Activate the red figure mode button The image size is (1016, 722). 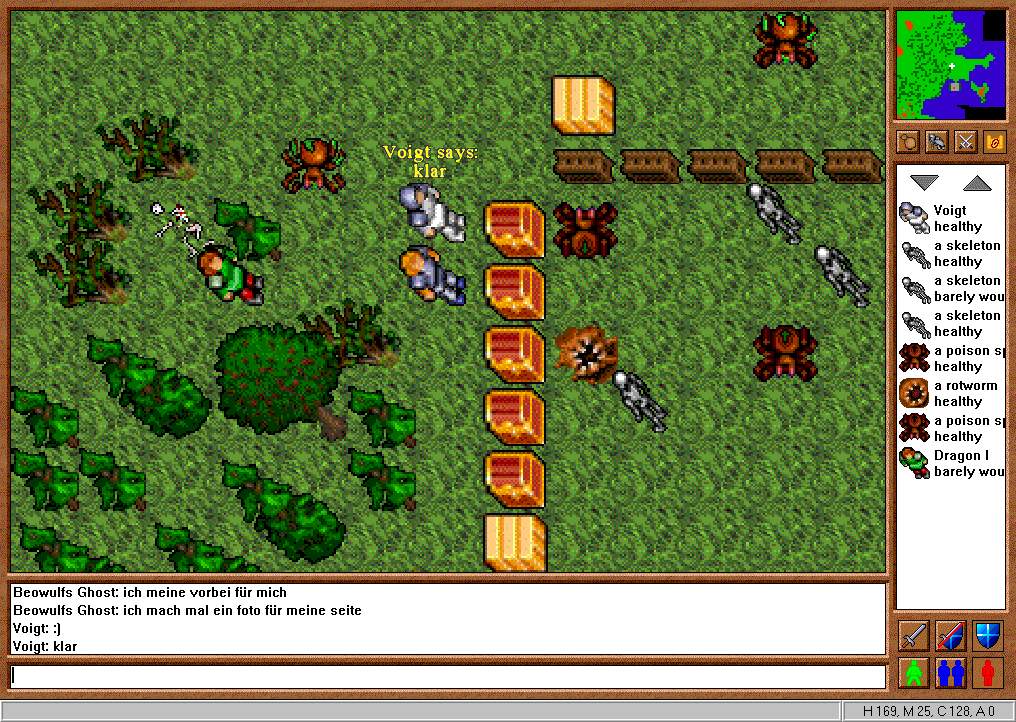click(987, 672)
